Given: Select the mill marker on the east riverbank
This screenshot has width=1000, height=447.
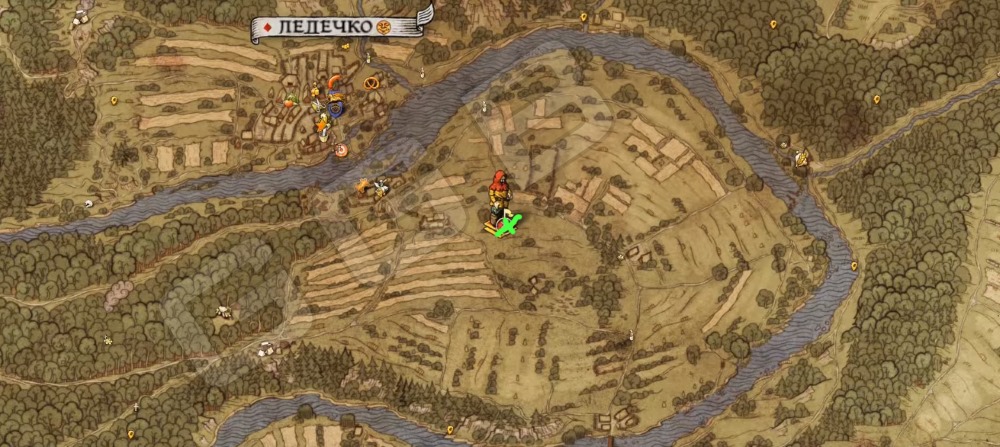Looking at the screenshot, I should click(800, 156).
